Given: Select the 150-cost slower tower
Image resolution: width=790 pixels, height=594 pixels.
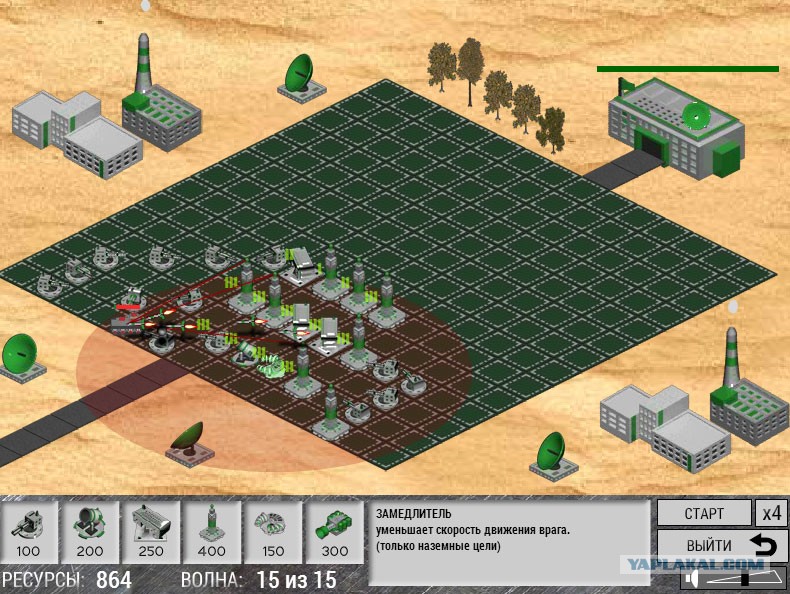Looking at the screenshot, I should point(273,531).
